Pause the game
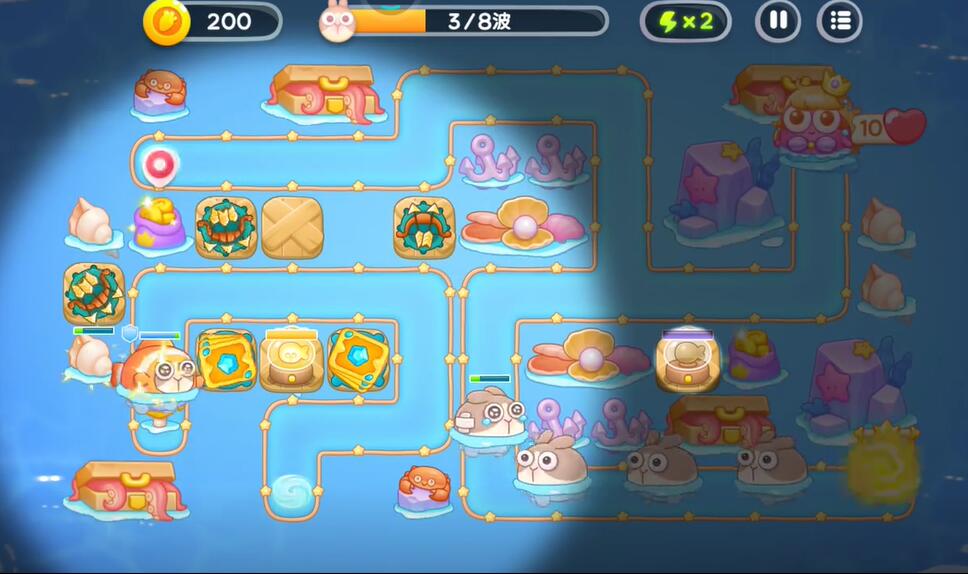The image size is (968, 574). pos(777,21)
